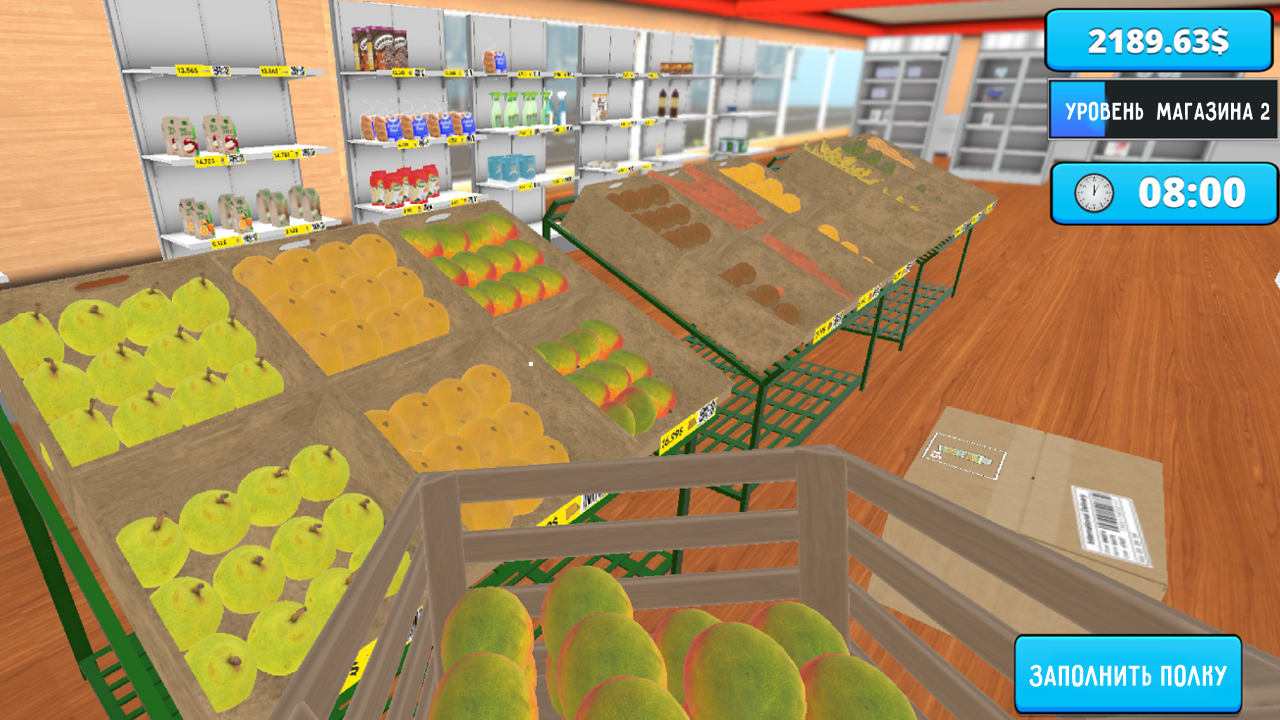Open the money counter showing 2189.63$
The width and height of the screenshot is (1280, 720).
coord(1157,40)
